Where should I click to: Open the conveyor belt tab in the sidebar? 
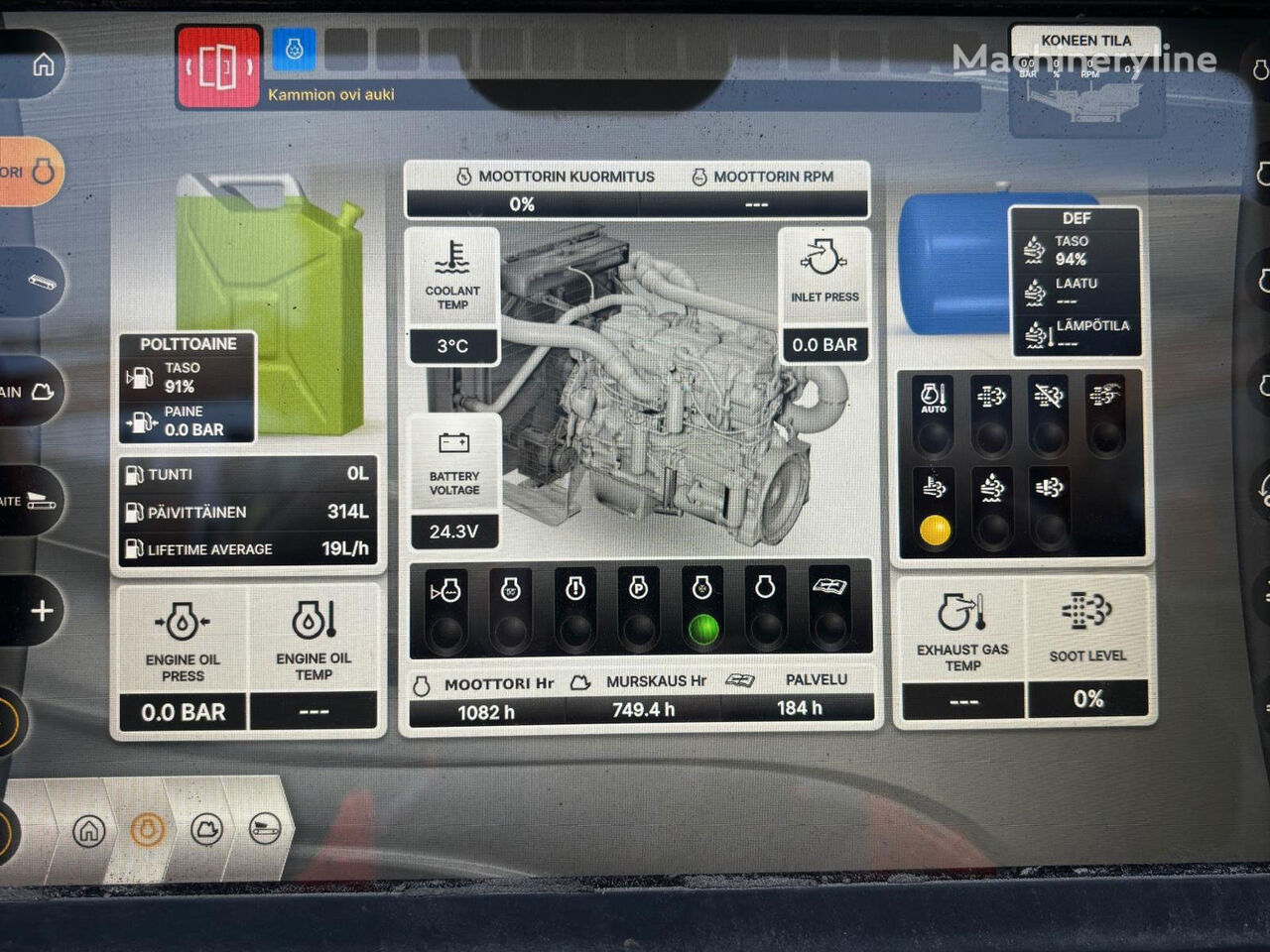[x=38, y=283]
